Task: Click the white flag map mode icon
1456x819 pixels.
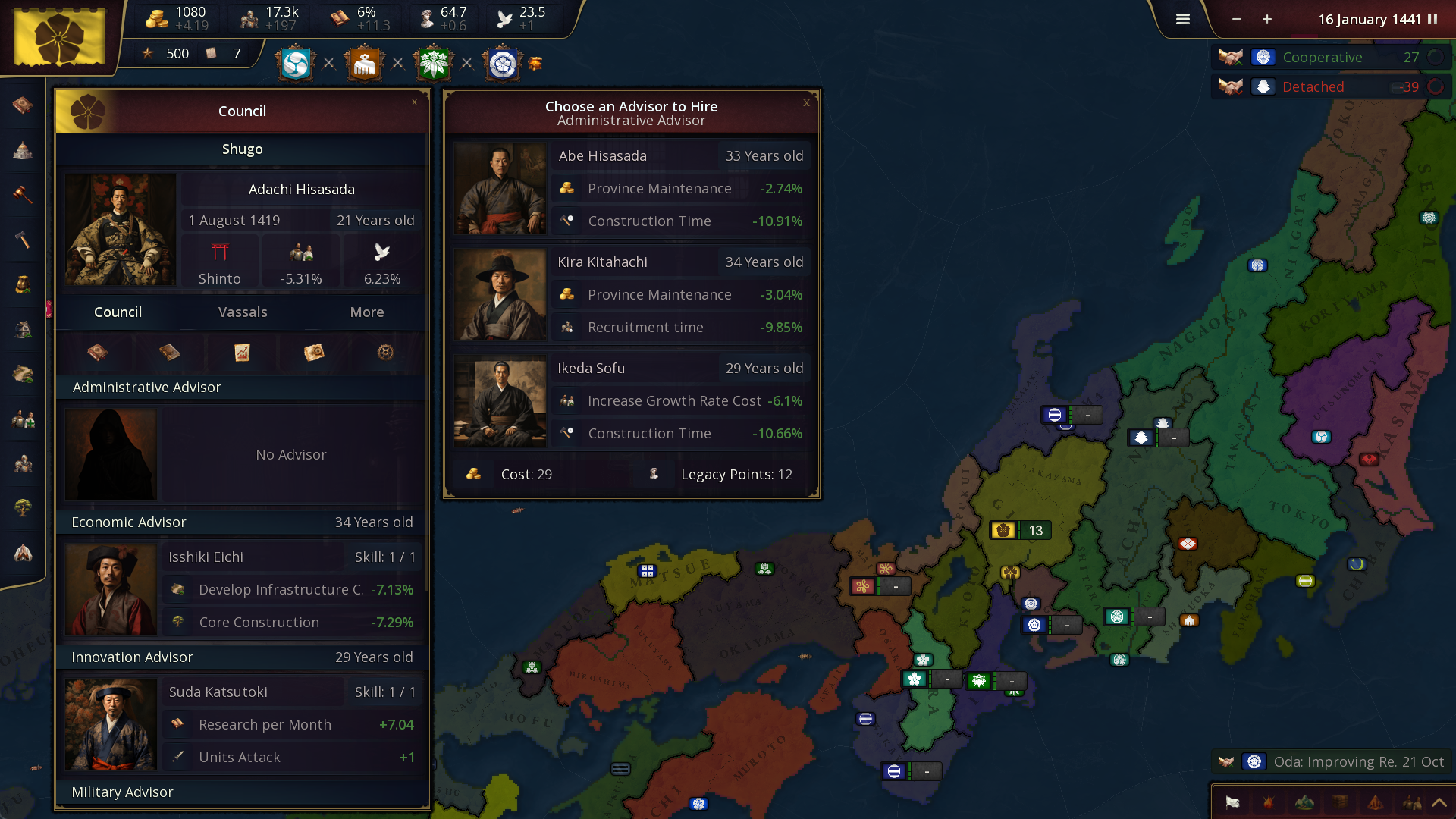Action: [1232, 802]
